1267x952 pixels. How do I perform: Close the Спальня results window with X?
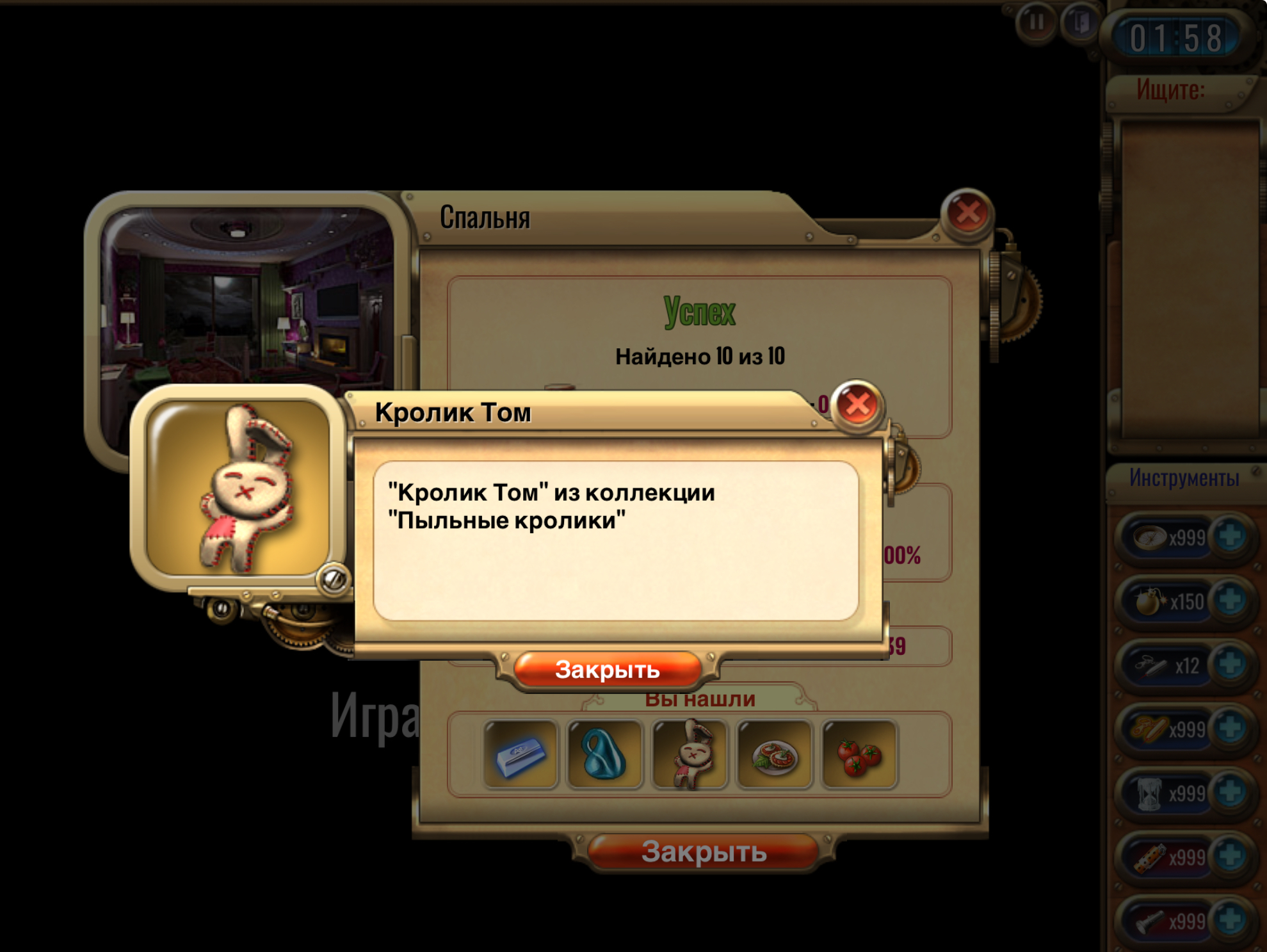click(967, 213)
